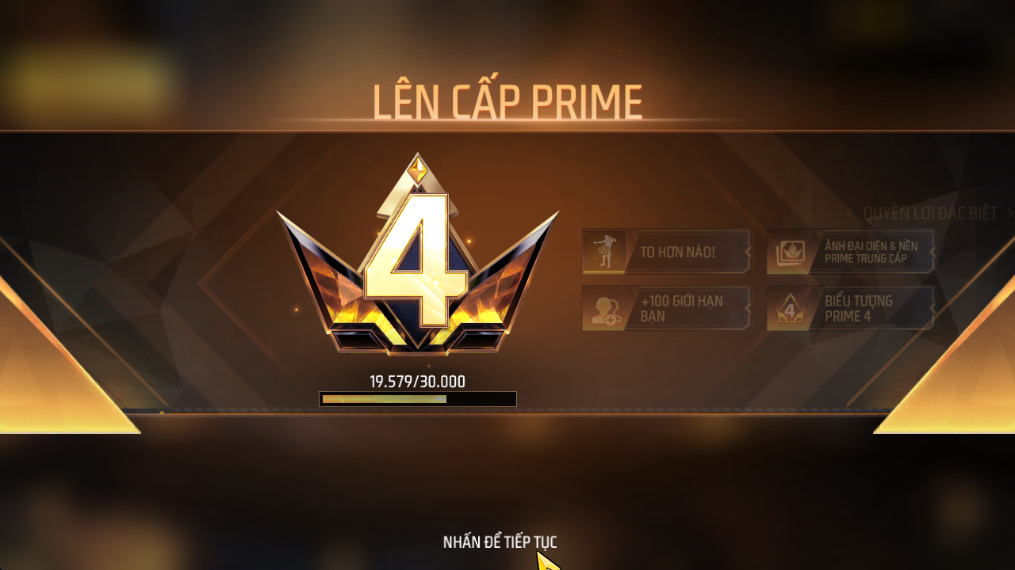
Task: Open the '+100 giới hạn bạn' perk
Action: [666, 308]
